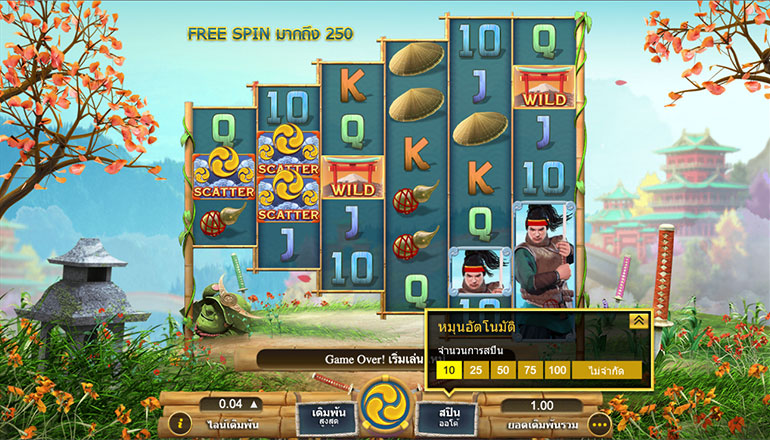Open the three-dot more options menu

coord(599,424)
